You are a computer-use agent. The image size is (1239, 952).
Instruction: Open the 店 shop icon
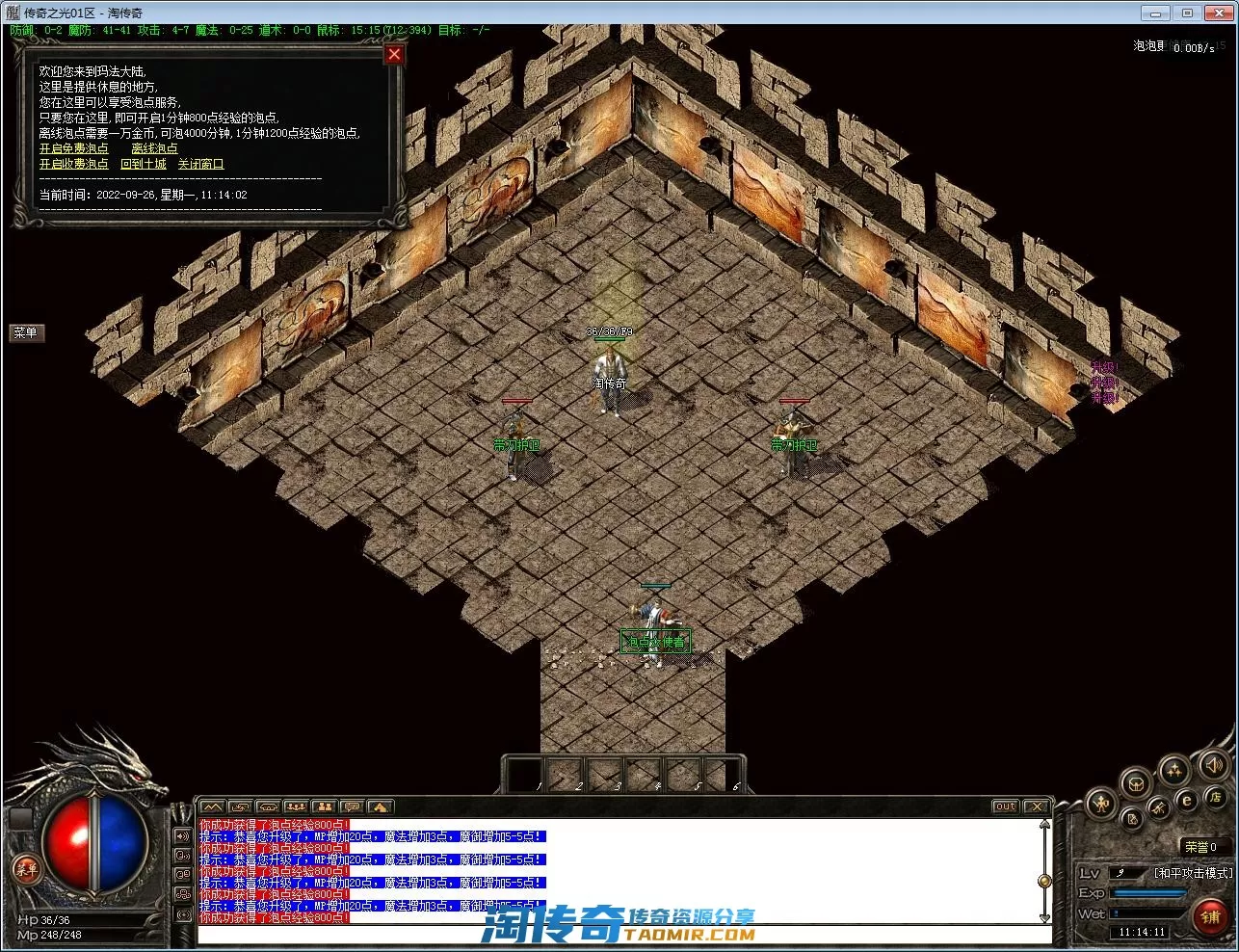1215,797
